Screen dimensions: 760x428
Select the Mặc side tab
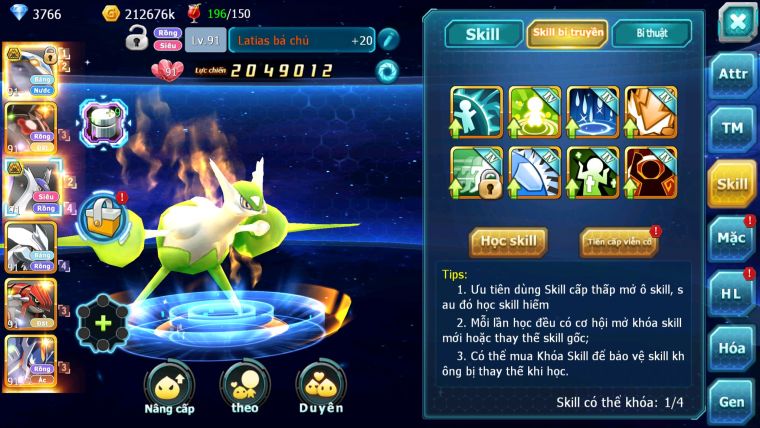(x=732, y=238)
